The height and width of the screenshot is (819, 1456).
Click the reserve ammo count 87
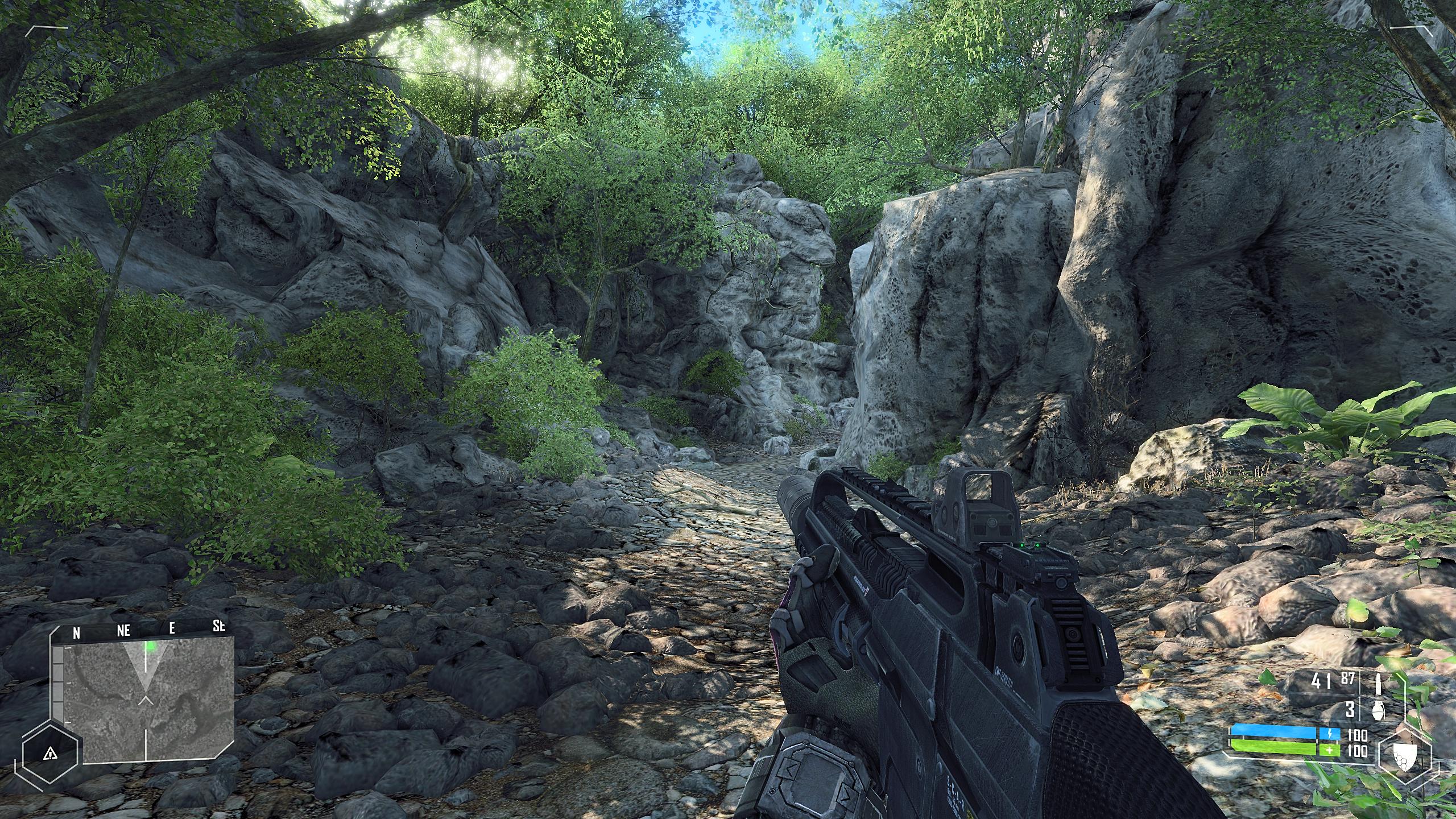[x=1347, y=679]
